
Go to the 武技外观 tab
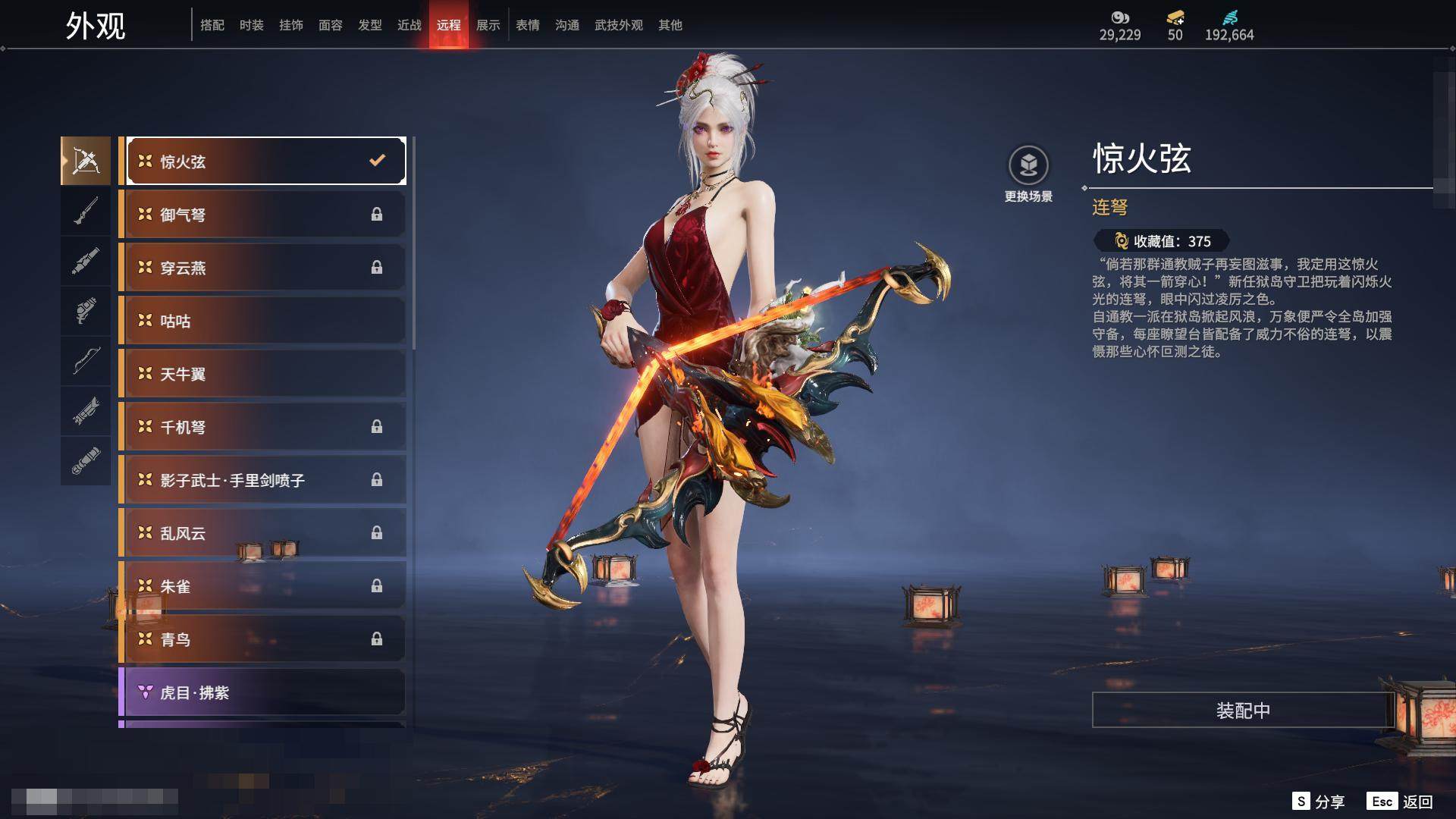tap(618, 25)
